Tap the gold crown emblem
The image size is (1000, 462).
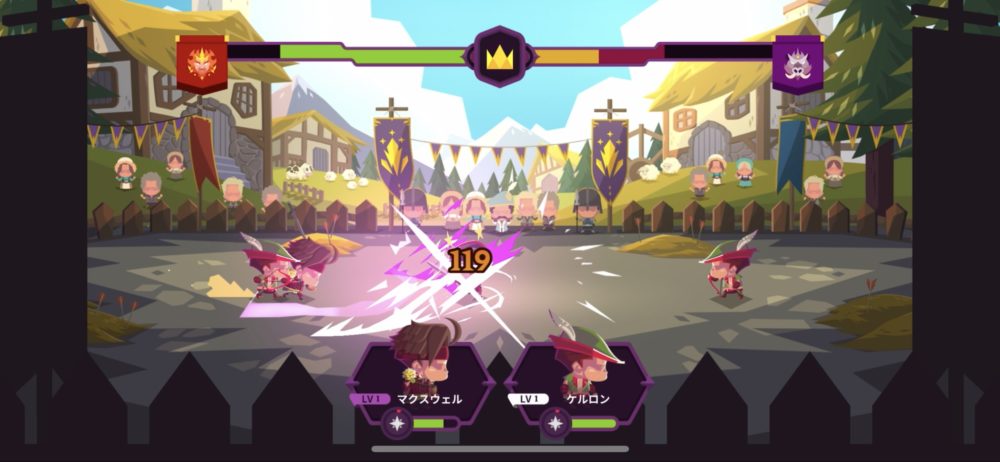click(x=499, y=56)
